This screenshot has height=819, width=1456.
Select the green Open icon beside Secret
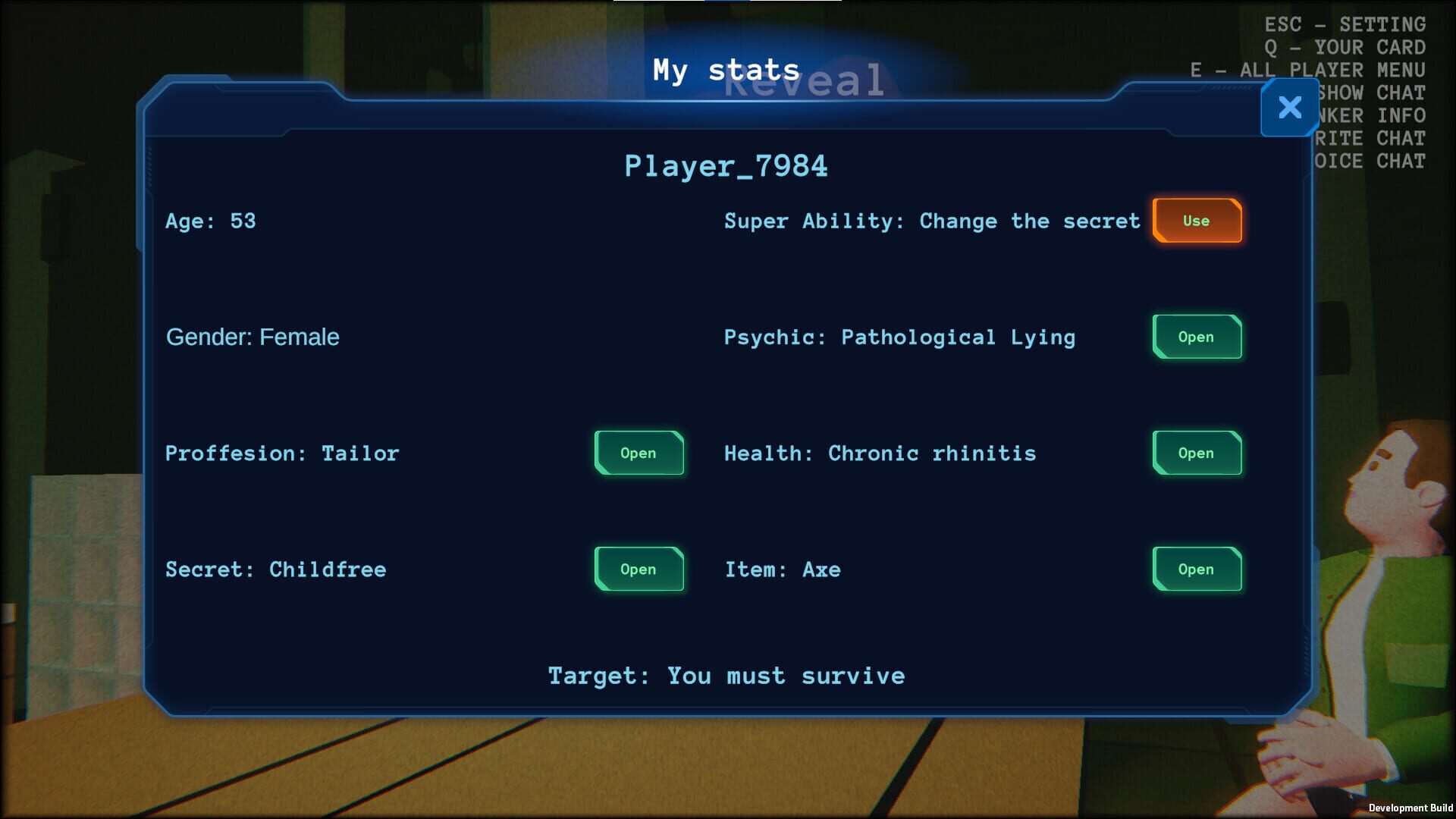point(639,570)
